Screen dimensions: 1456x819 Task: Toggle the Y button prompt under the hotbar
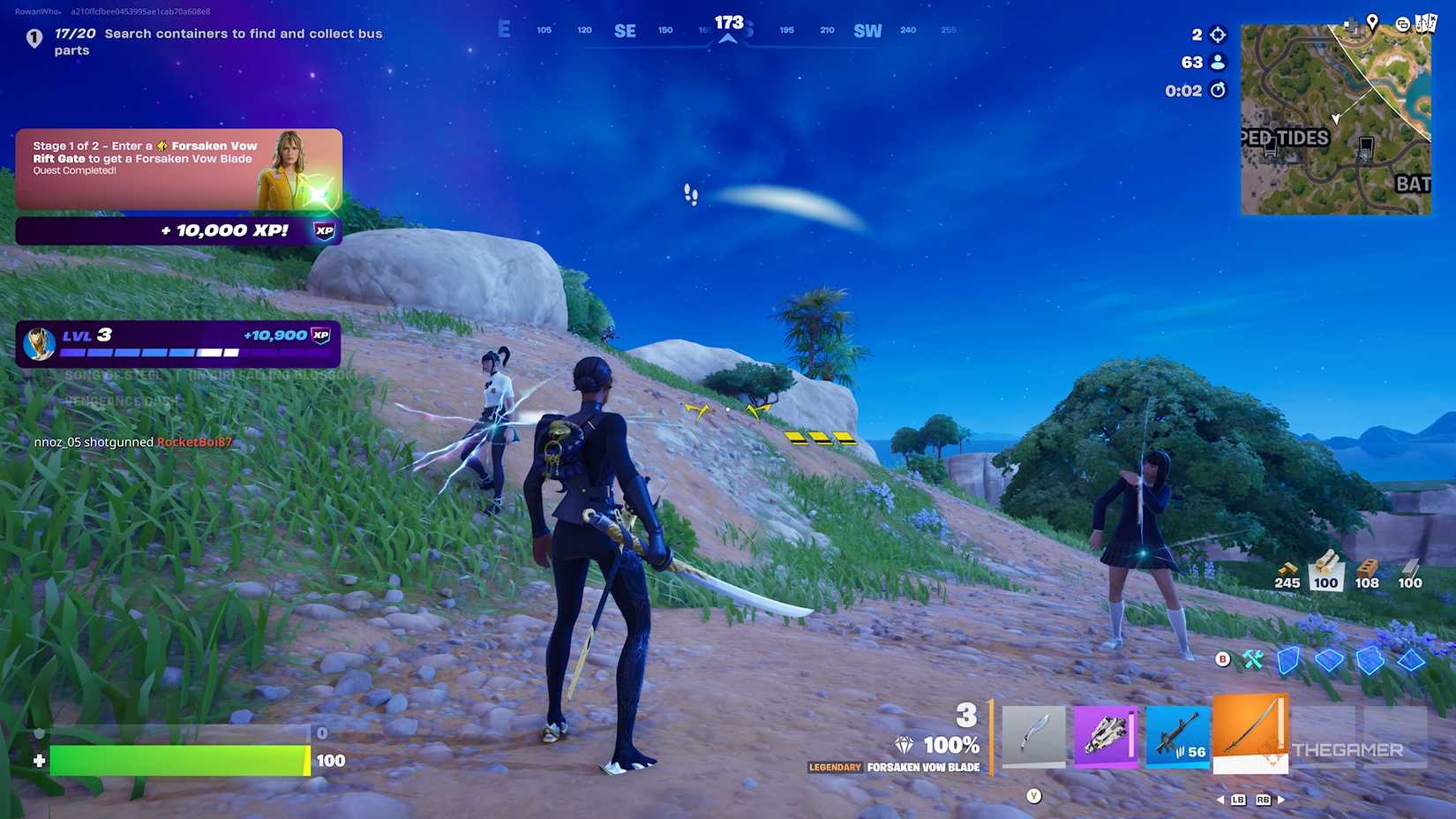[1032, 795]
